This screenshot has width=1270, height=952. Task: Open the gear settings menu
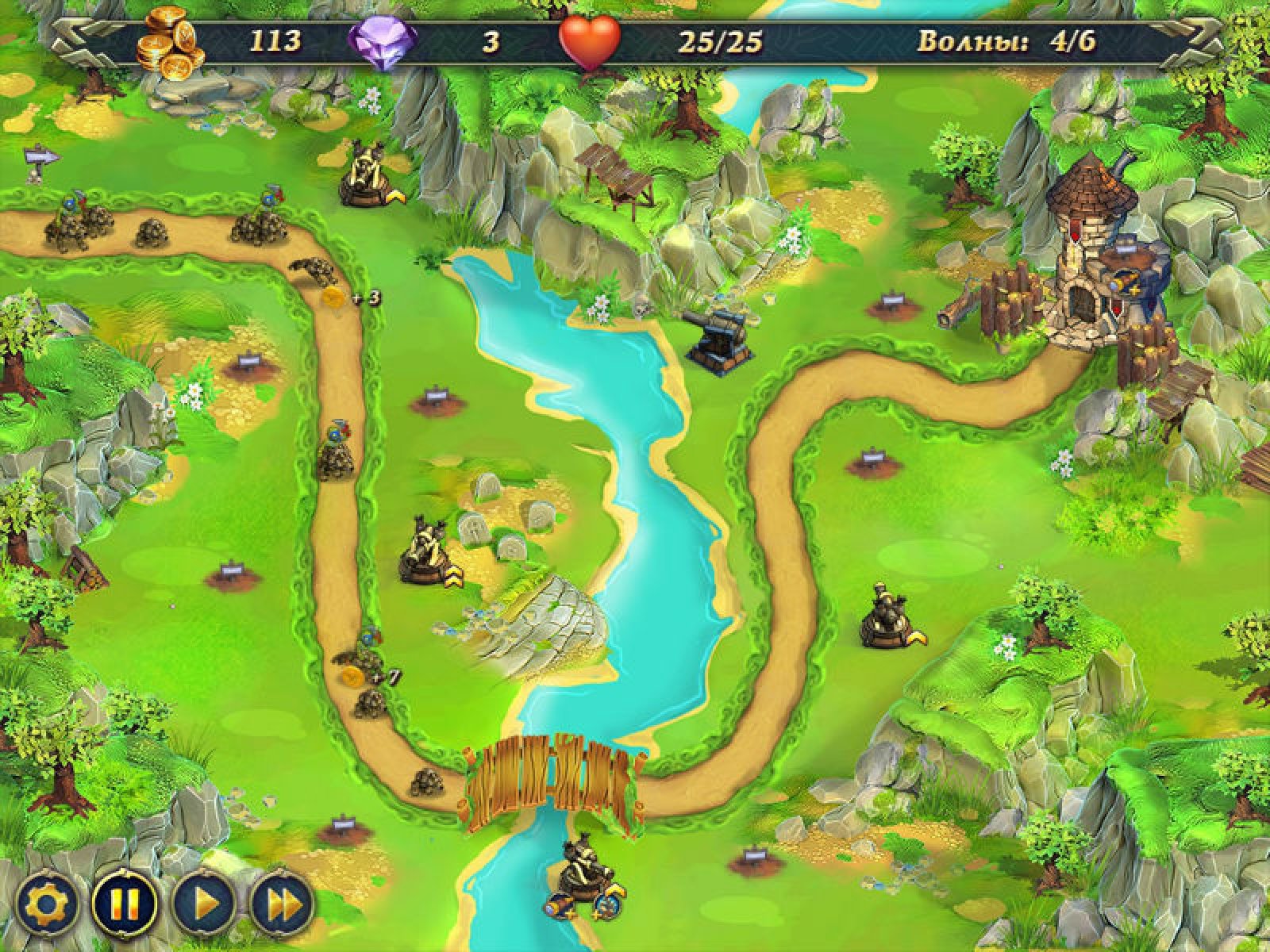click(48, 904)
